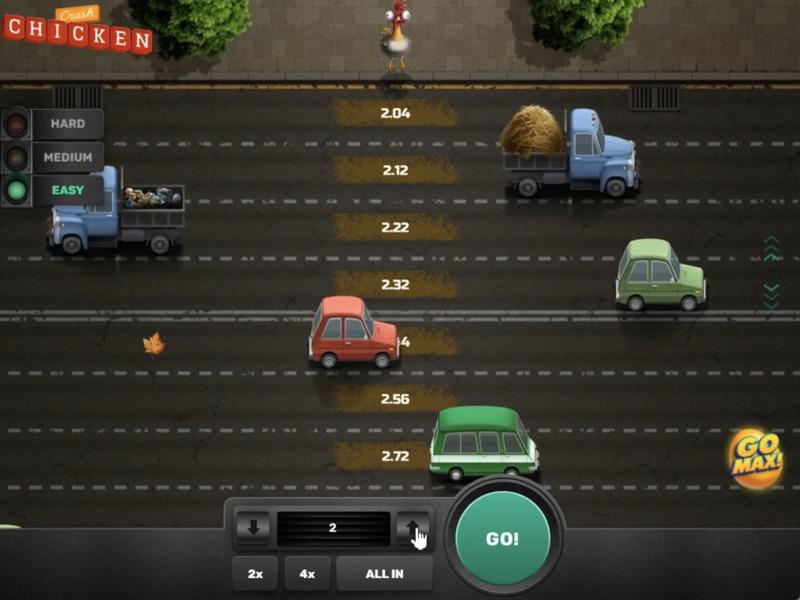Bet everything with ALL IN
This screenshot has width=800, height=600.
pyautogui.click(x=385, y=574)
